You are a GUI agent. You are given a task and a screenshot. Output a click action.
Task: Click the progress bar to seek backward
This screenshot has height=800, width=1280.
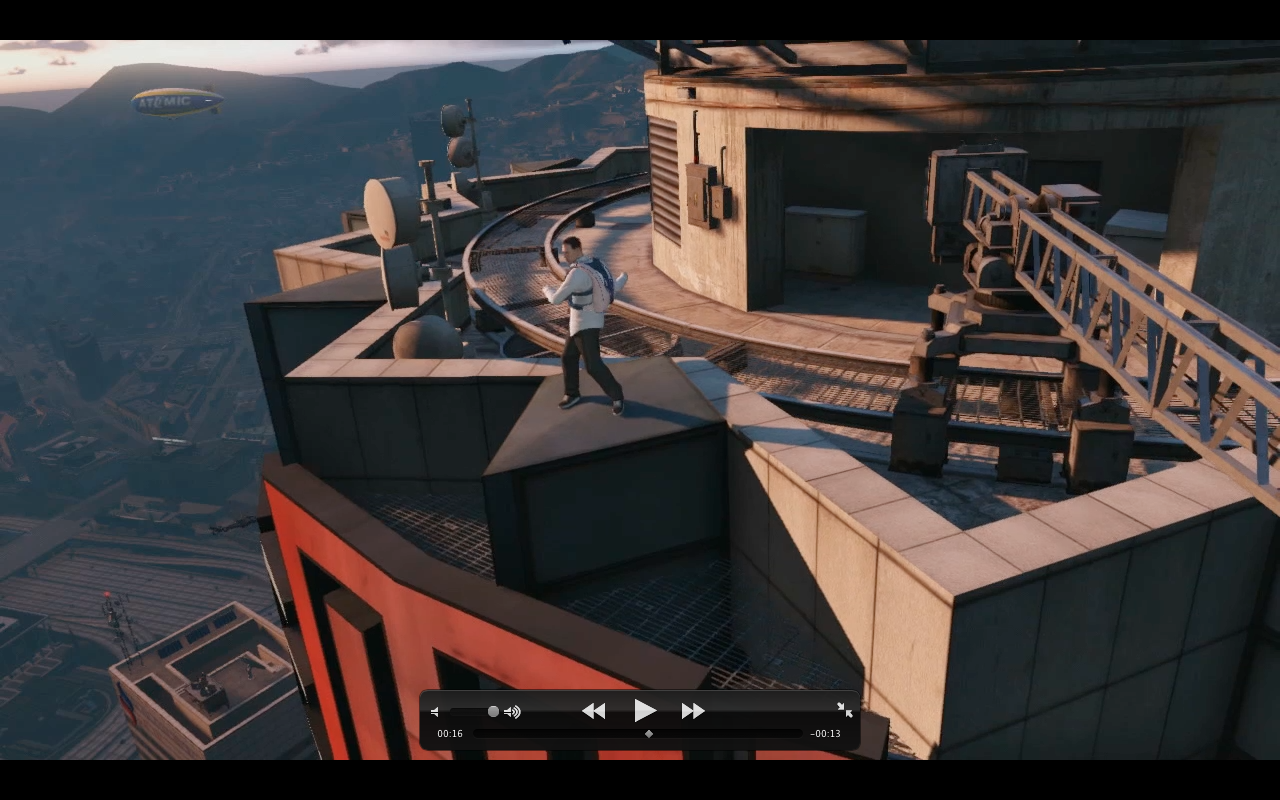pyautogui.click(x=550, y=733)
